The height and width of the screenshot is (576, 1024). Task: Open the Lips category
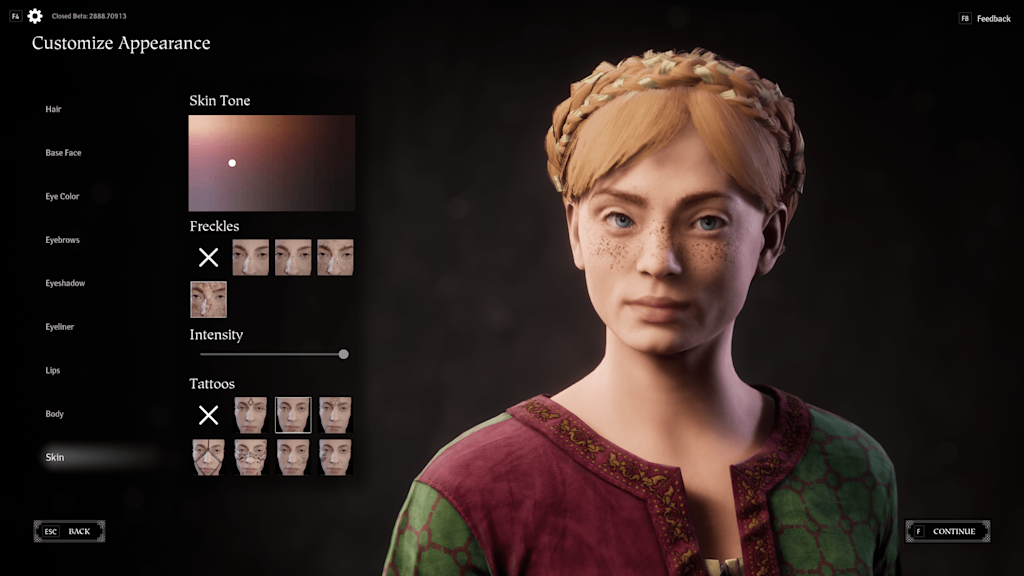pyautogui.click(x=53, y=370)
